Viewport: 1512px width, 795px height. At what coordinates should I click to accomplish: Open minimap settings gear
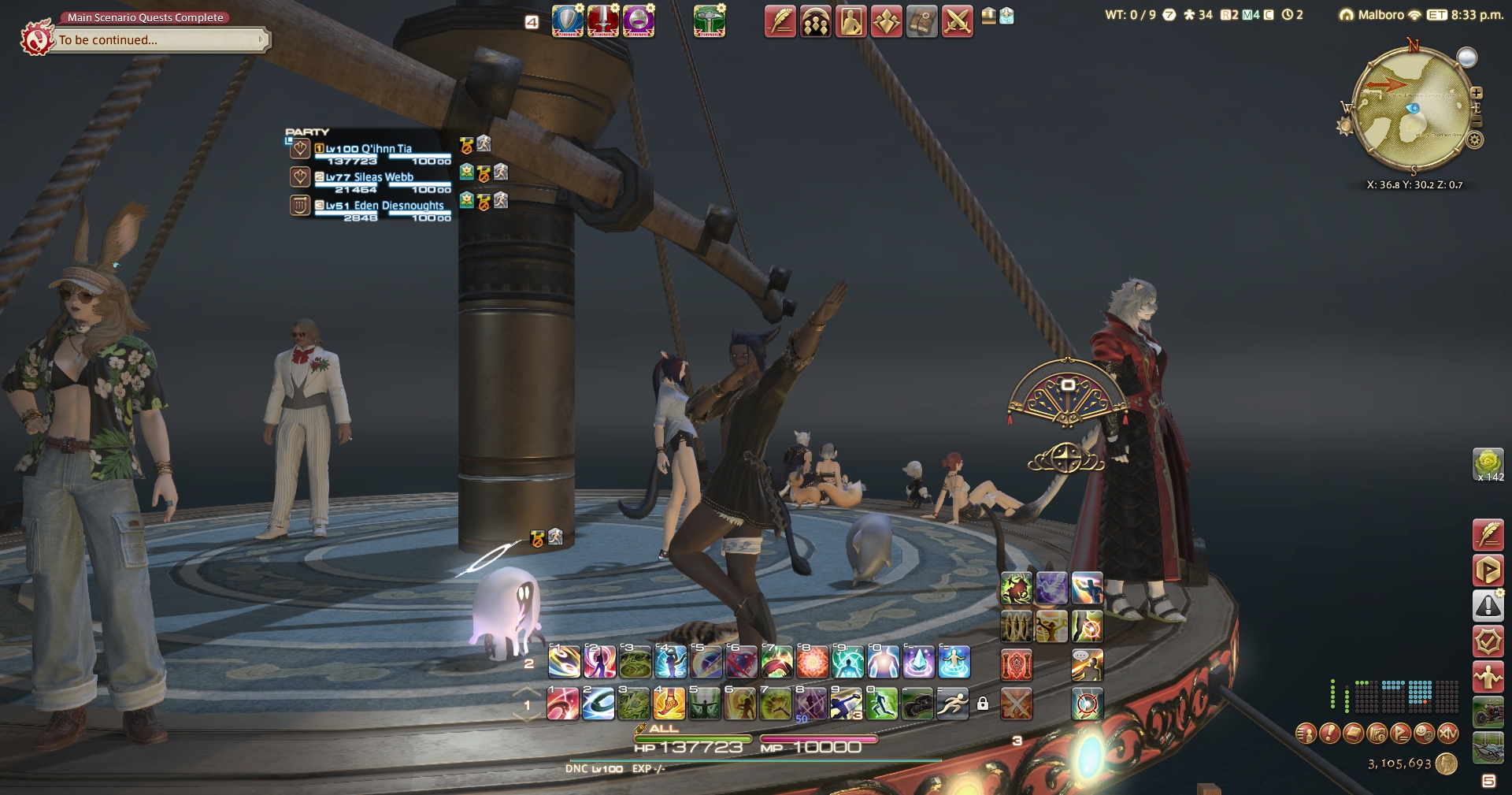1475,140
